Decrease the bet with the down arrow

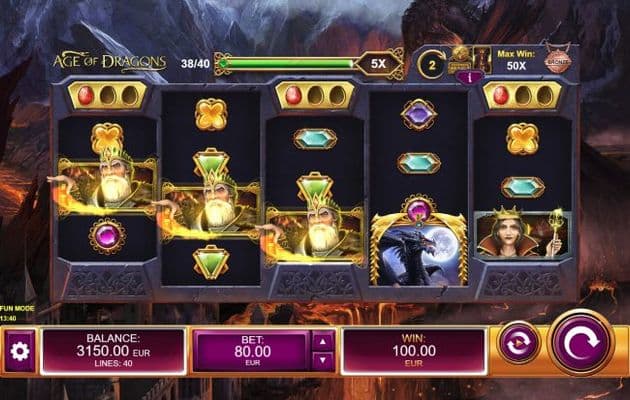(323, 360)
